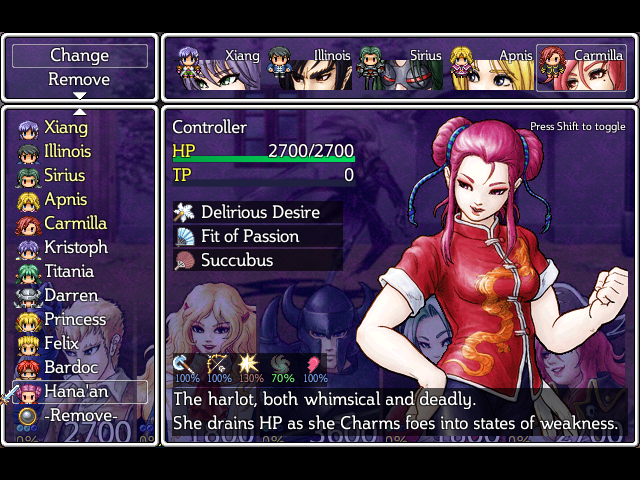Select Hana'an in the roster list
The width and height of the screenshot is (640, 480).
click(x=78, y=392)
